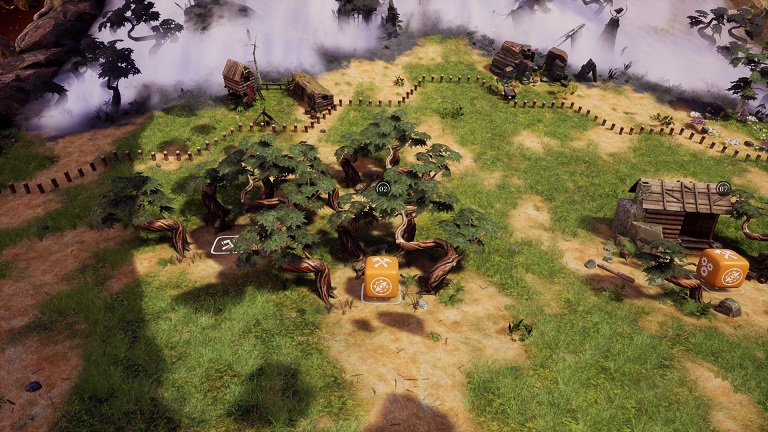Pick the orange die beside the wooden hut
Image resolution: width=768 pixels, height=432 pixels.
pos(722,269)
